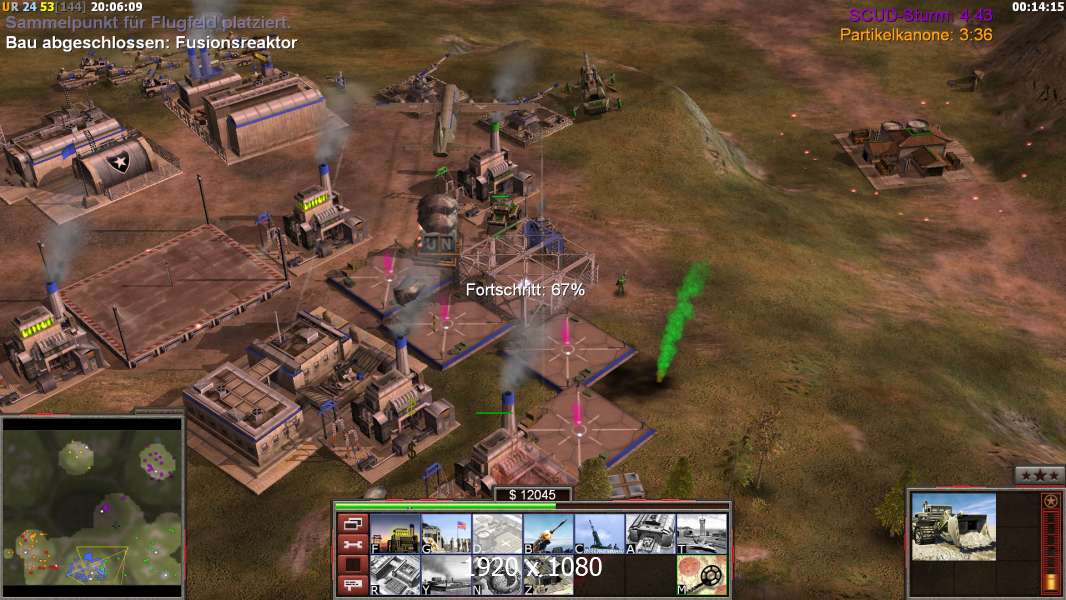Open the three-star general's powers button
Viewport: 1066px width, 600px height.
pyautogui.click(x=1039, y=475)
